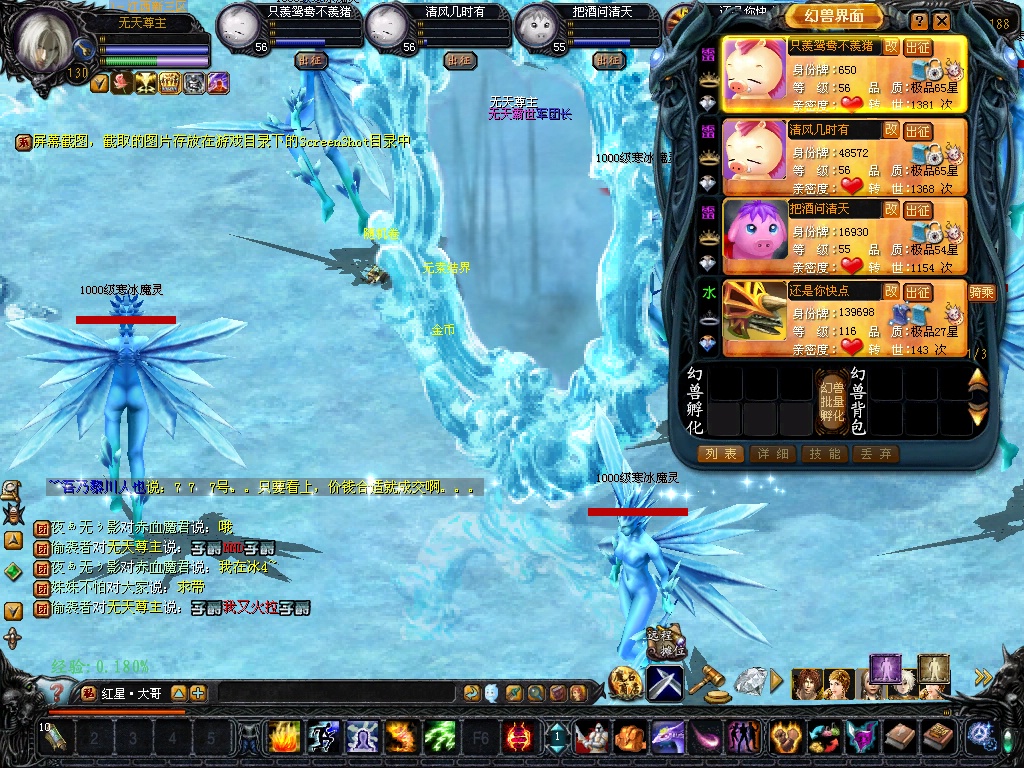Click 出征 under top pet 把酒问清天
1024x768 pixels.
(x=607, y=60)
